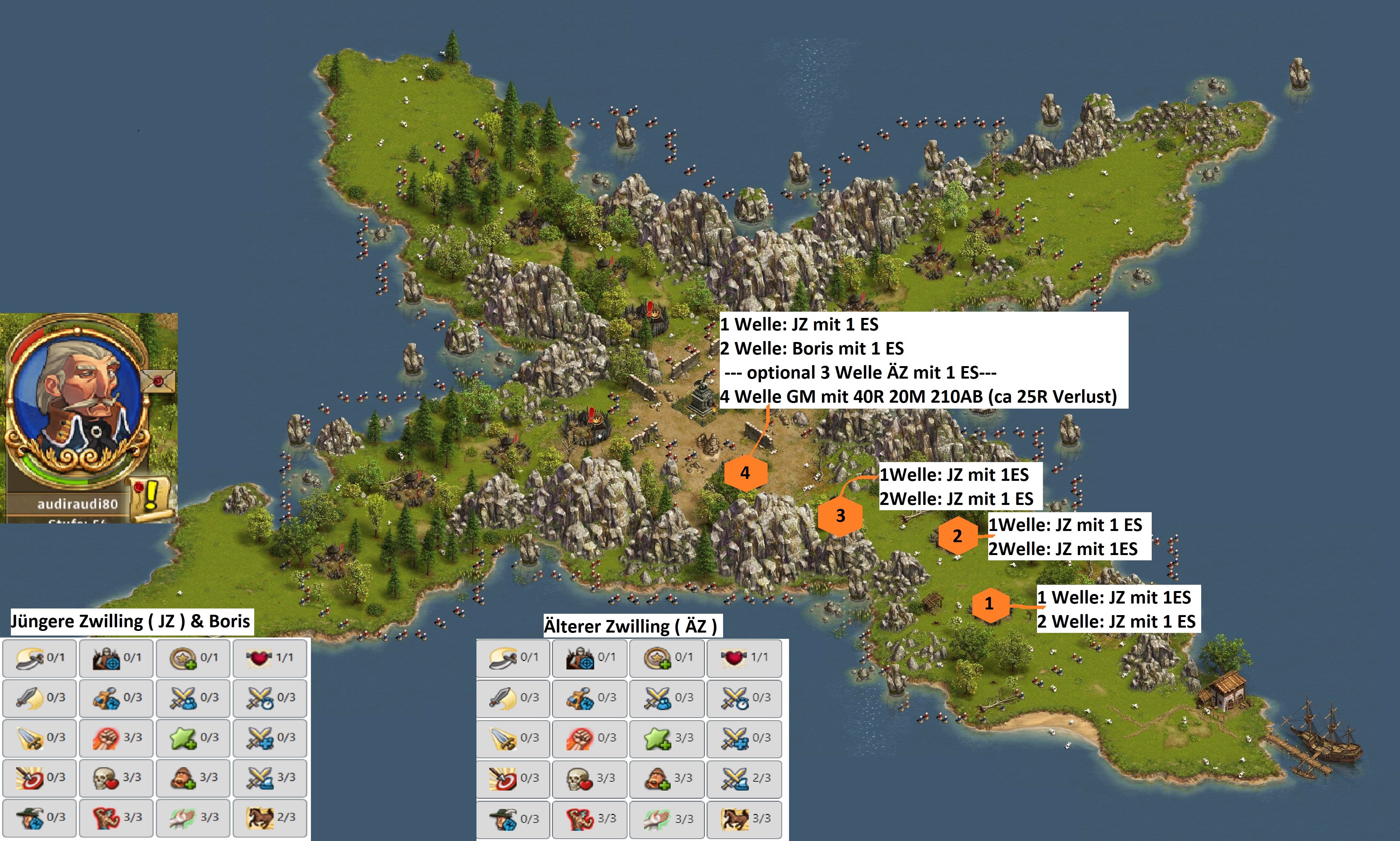This screenshot has height=841, width=1400.
Task: Open the quest scroll with yellow exclamation mark
Action: (x=150, y=497)
